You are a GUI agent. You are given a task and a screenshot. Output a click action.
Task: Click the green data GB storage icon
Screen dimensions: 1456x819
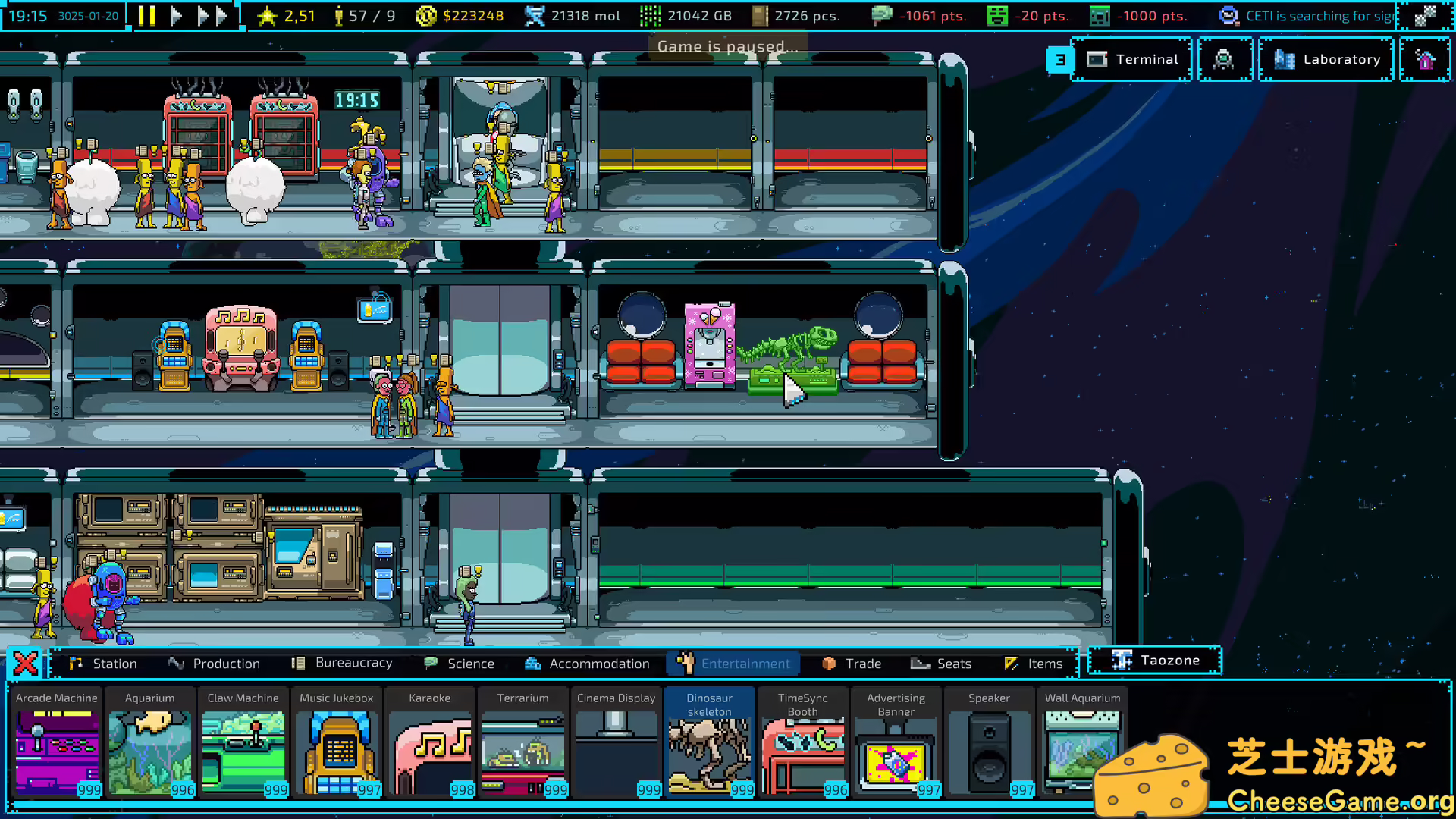pyautogui.click(x=650, y=15)
